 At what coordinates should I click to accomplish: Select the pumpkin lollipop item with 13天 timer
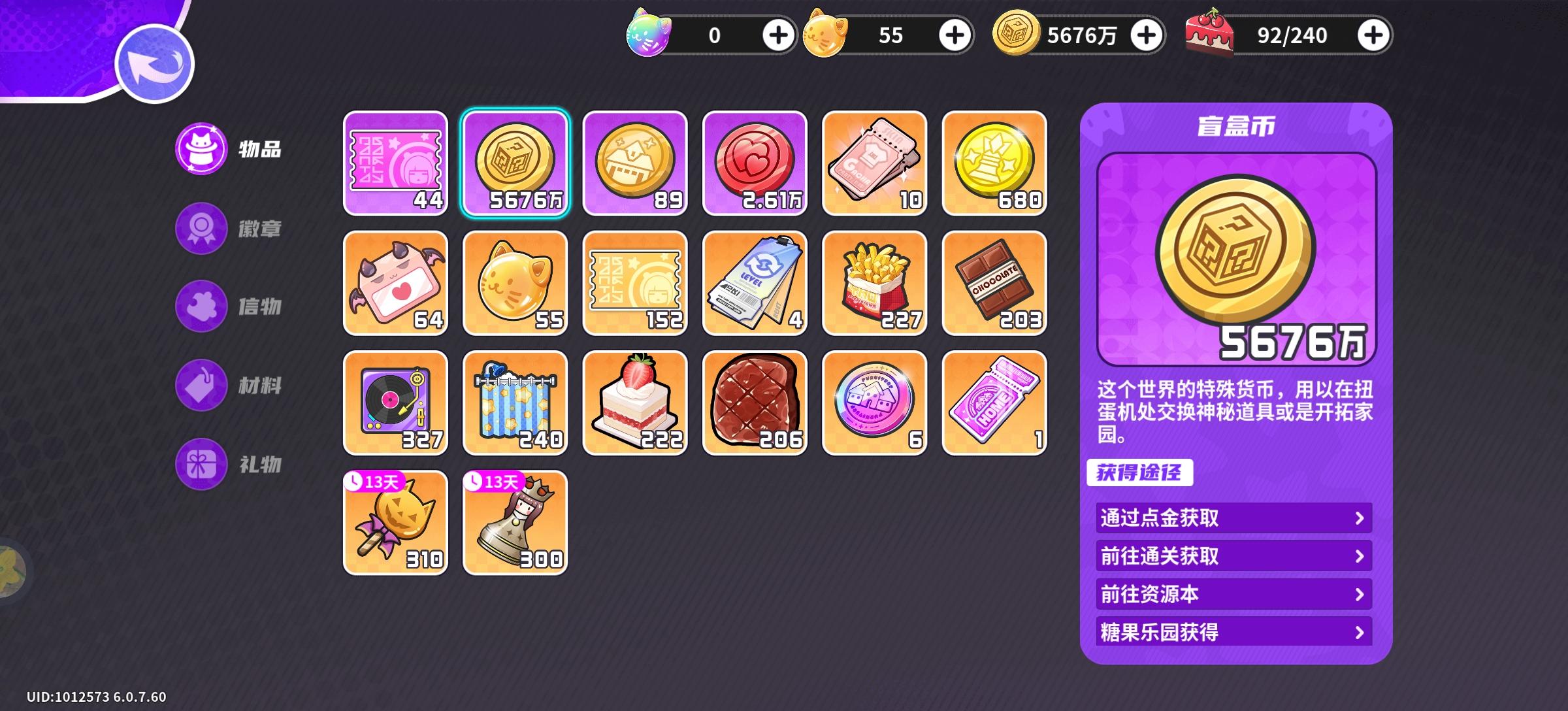click(x=395, y=523)
